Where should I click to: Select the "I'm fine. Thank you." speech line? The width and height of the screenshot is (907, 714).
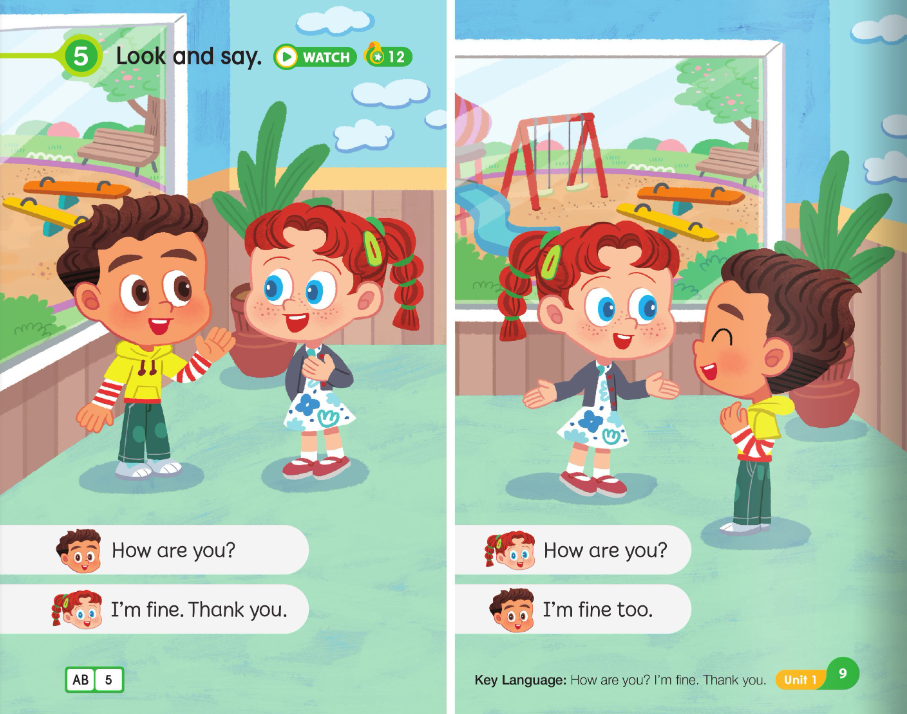point(198,609)
